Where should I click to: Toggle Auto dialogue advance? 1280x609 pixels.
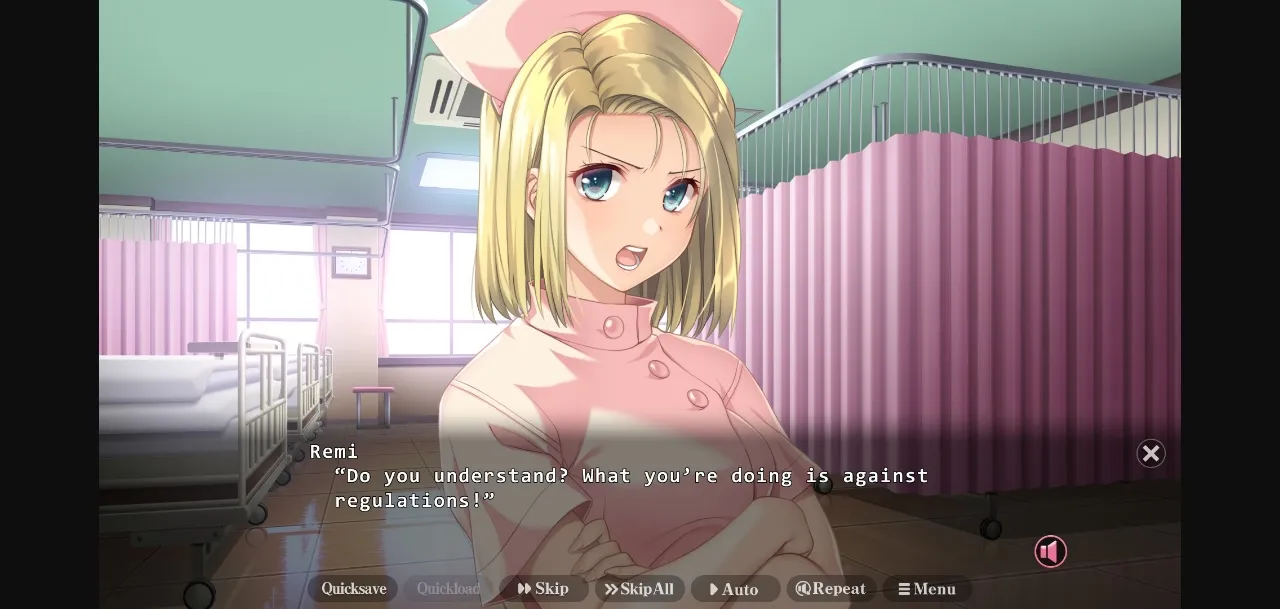coord(735,589)
